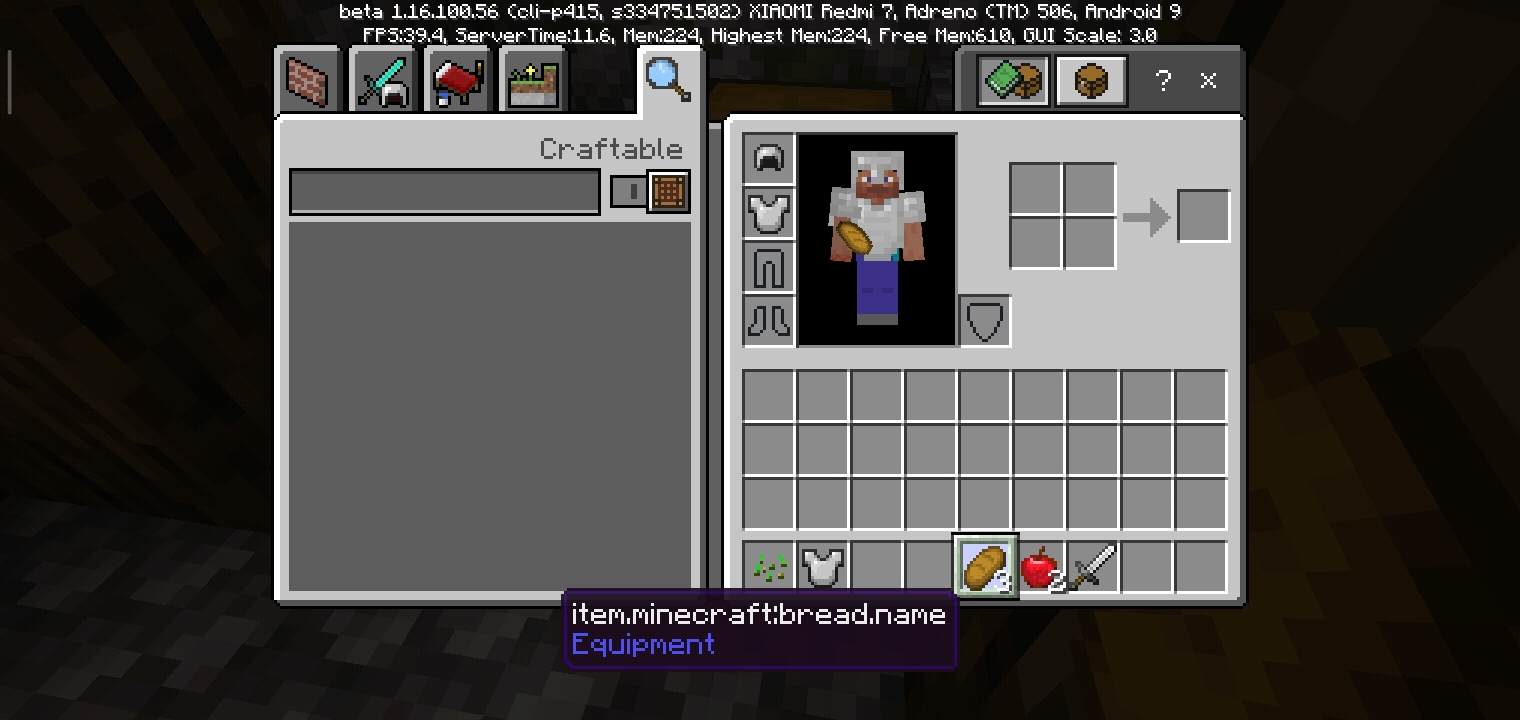This screenshot has height=720, width=1520.
Task: Pick up the iron sword
Action: 1093,567
